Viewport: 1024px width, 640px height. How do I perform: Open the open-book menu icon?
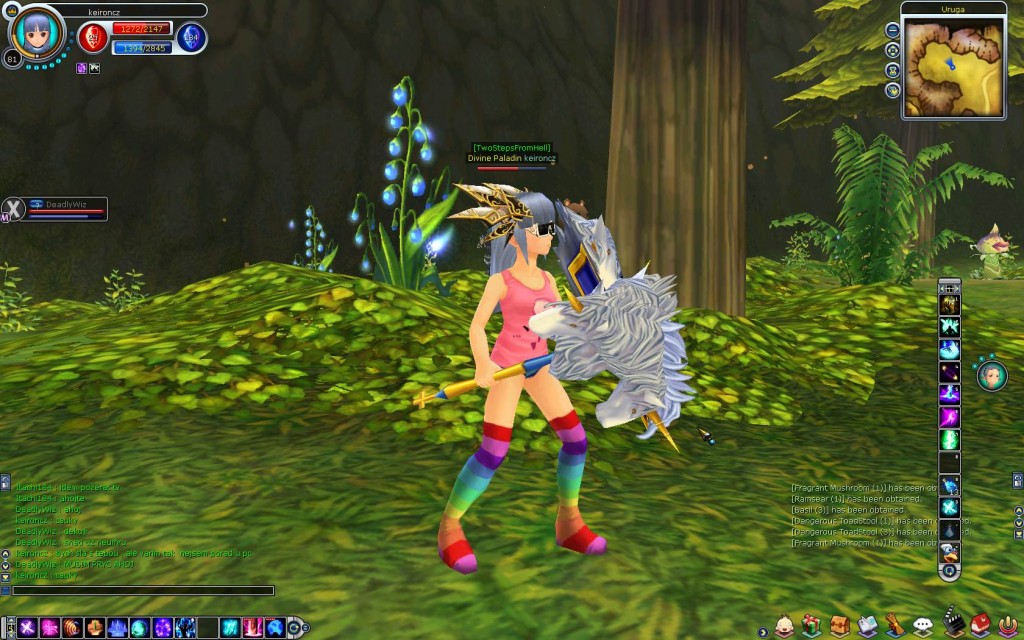(x=866, y=625)
